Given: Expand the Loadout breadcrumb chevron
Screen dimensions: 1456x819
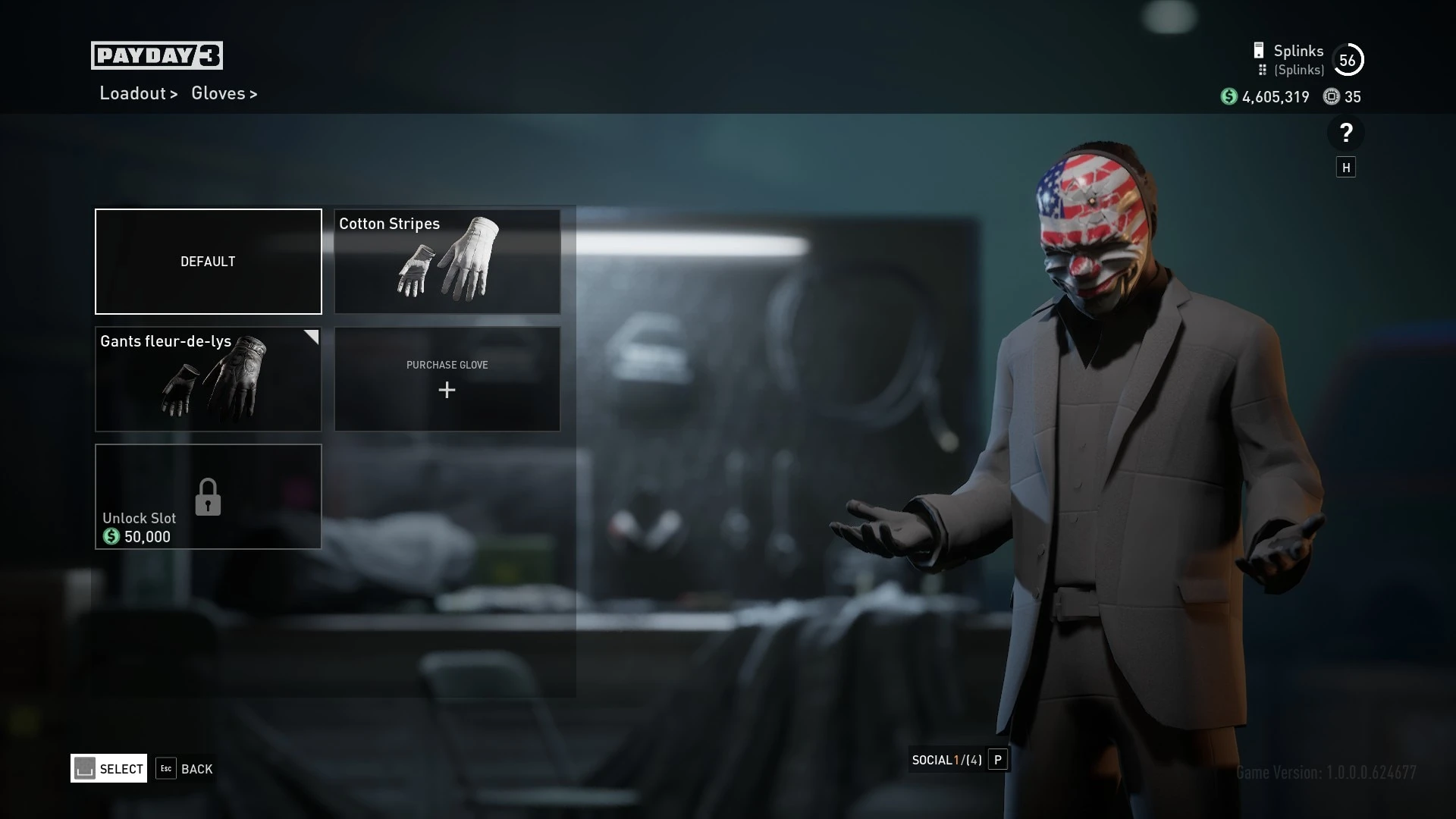Looking at the screenshot, I should (174, 94).
